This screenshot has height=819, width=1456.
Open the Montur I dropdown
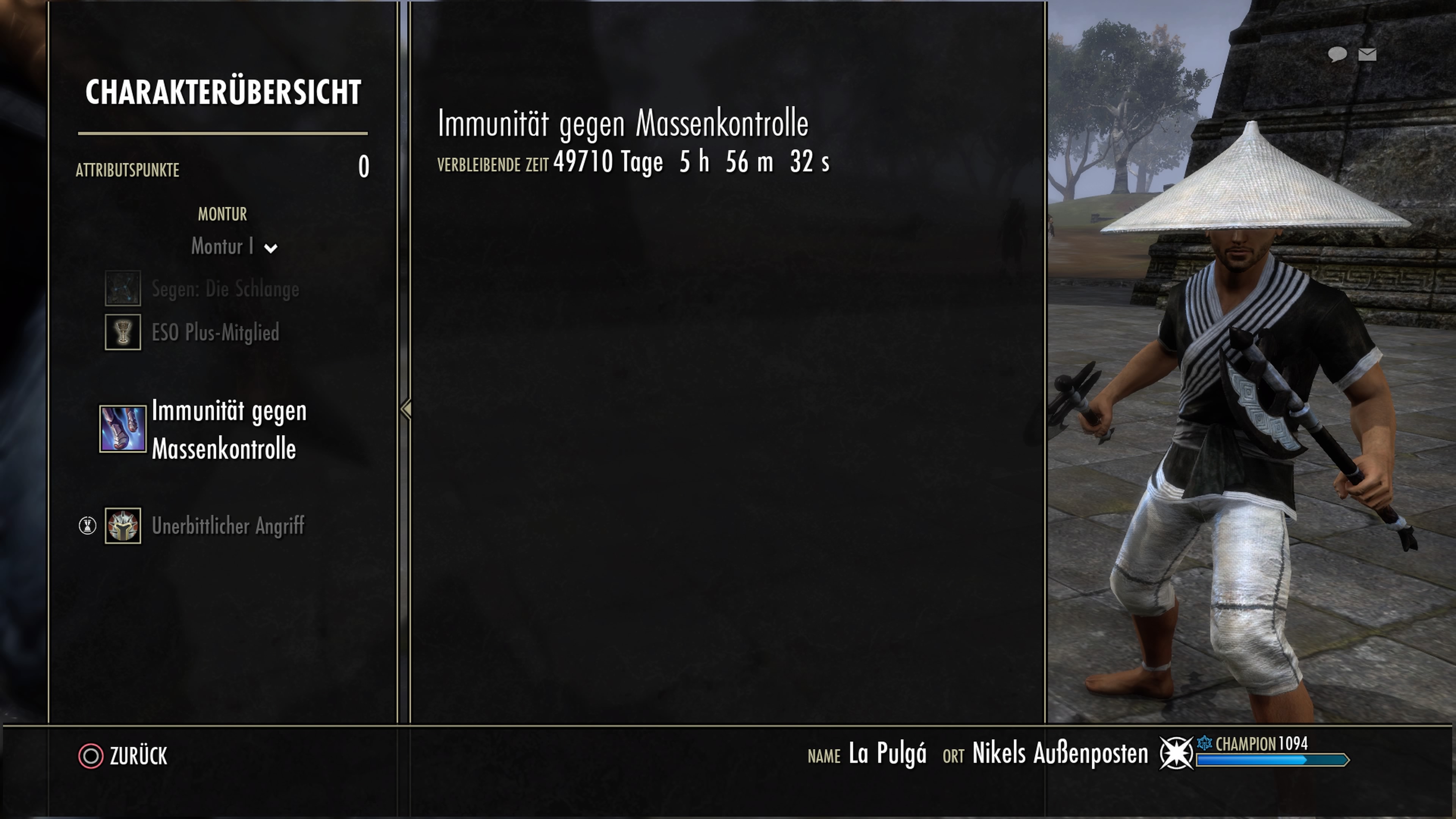(234, 247)
